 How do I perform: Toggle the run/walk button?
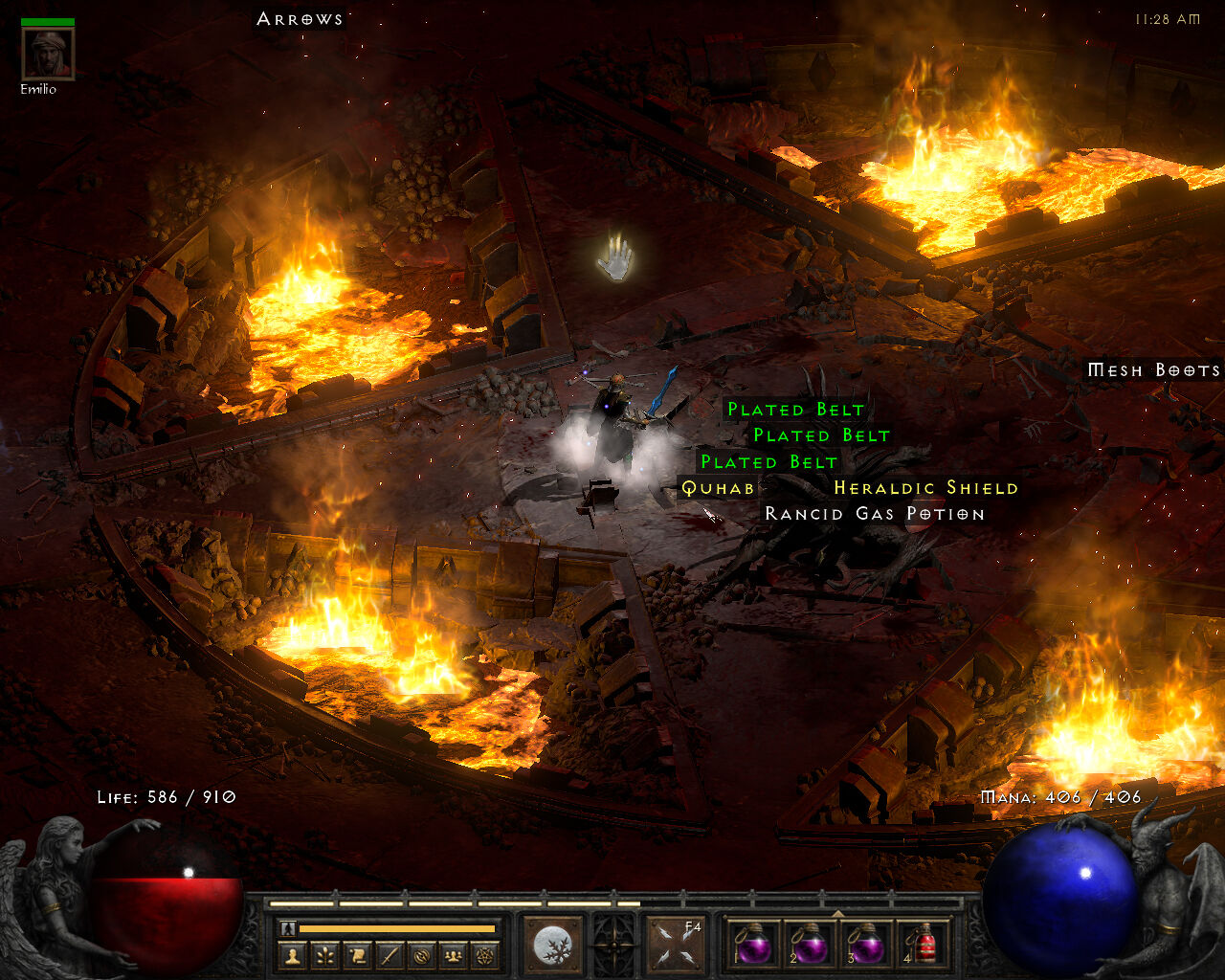click(x=287, y=928)
